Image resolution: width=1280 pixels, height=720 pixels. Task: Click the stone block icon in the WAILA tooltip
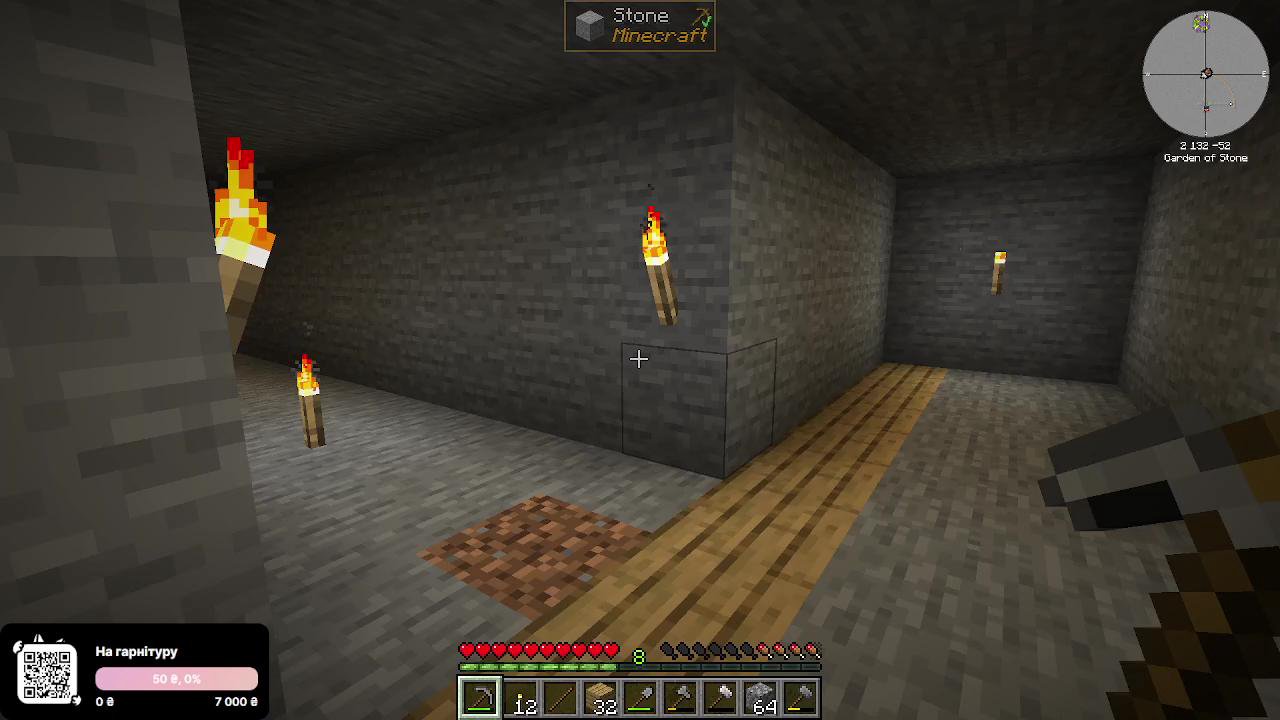(587, 25)
